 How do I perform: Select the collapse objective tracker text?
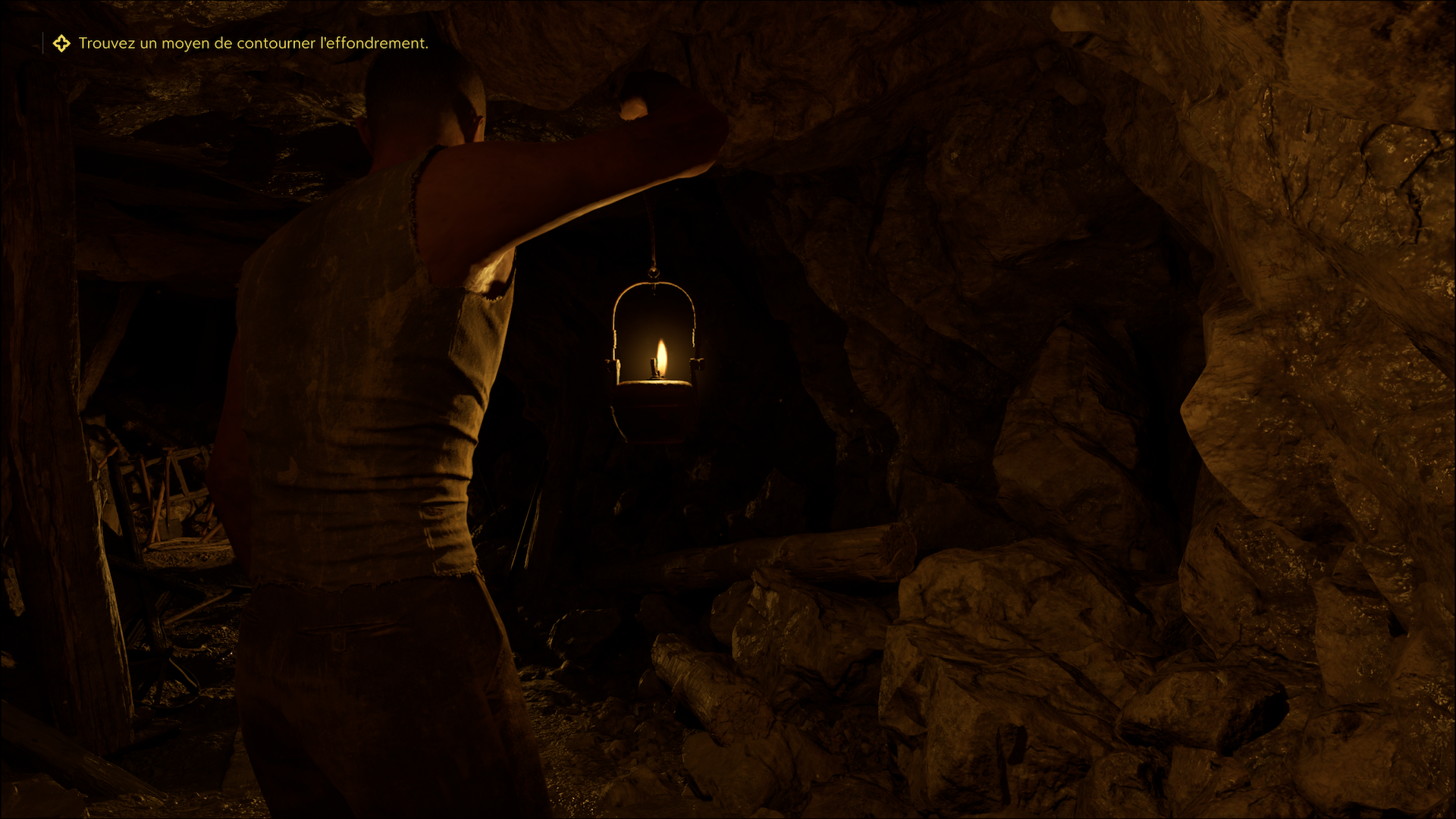pyautogui.click(x=253, y=43)
